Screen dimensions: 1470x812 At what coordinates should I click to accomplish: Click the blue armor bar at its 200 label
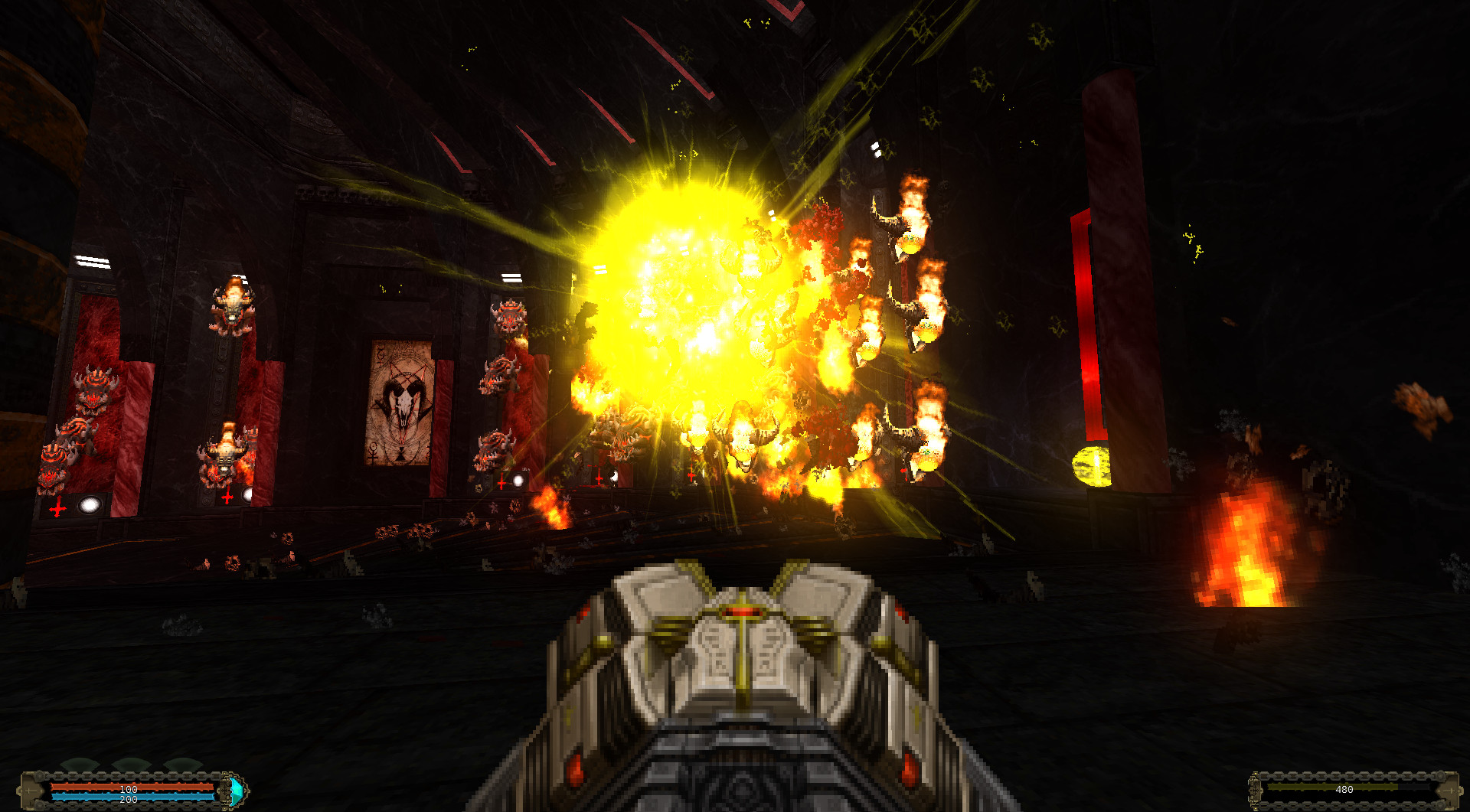(129, 799)
